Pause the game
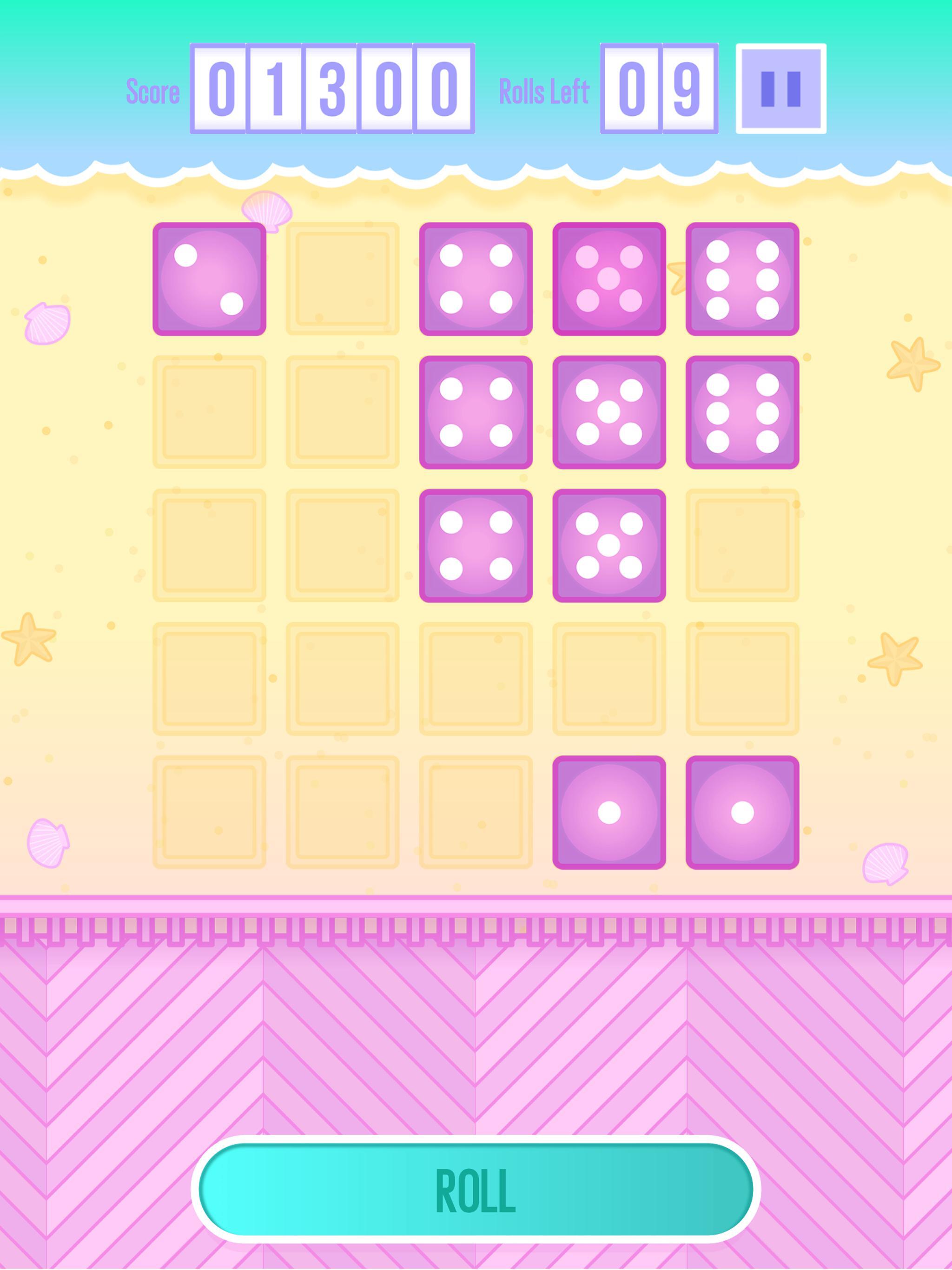 click(781, 87)
